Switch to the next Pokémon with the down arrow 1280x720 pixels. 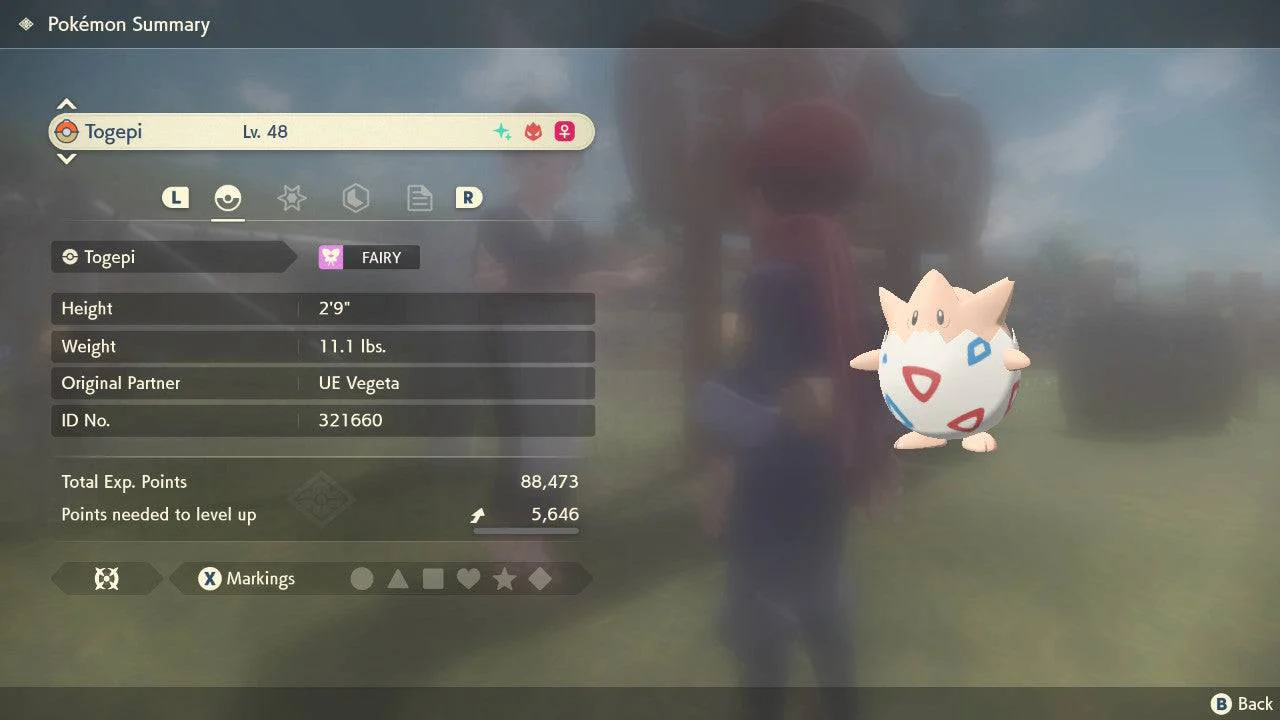coord(66,159)
